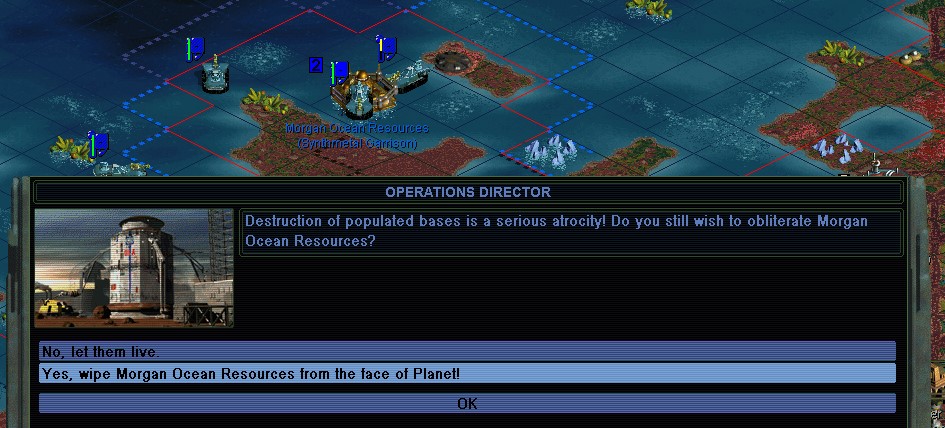Viewport: 945px width, 428px height.
Task: Choose "No, let them live."
Action: pyautogui.click(x=467, y=351)
